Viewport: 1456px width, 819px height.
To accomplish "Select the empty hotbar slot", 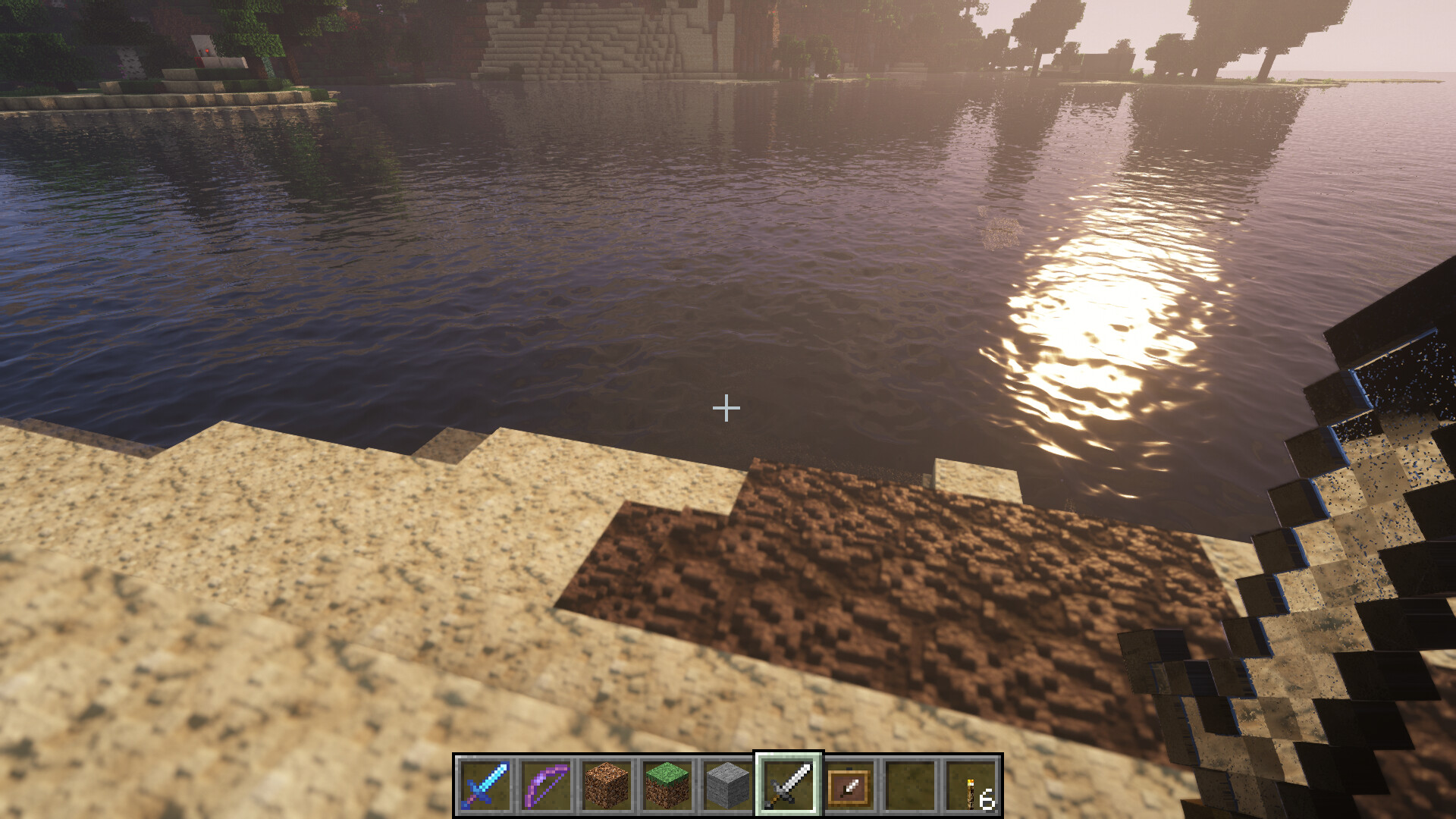I will 910,785.
